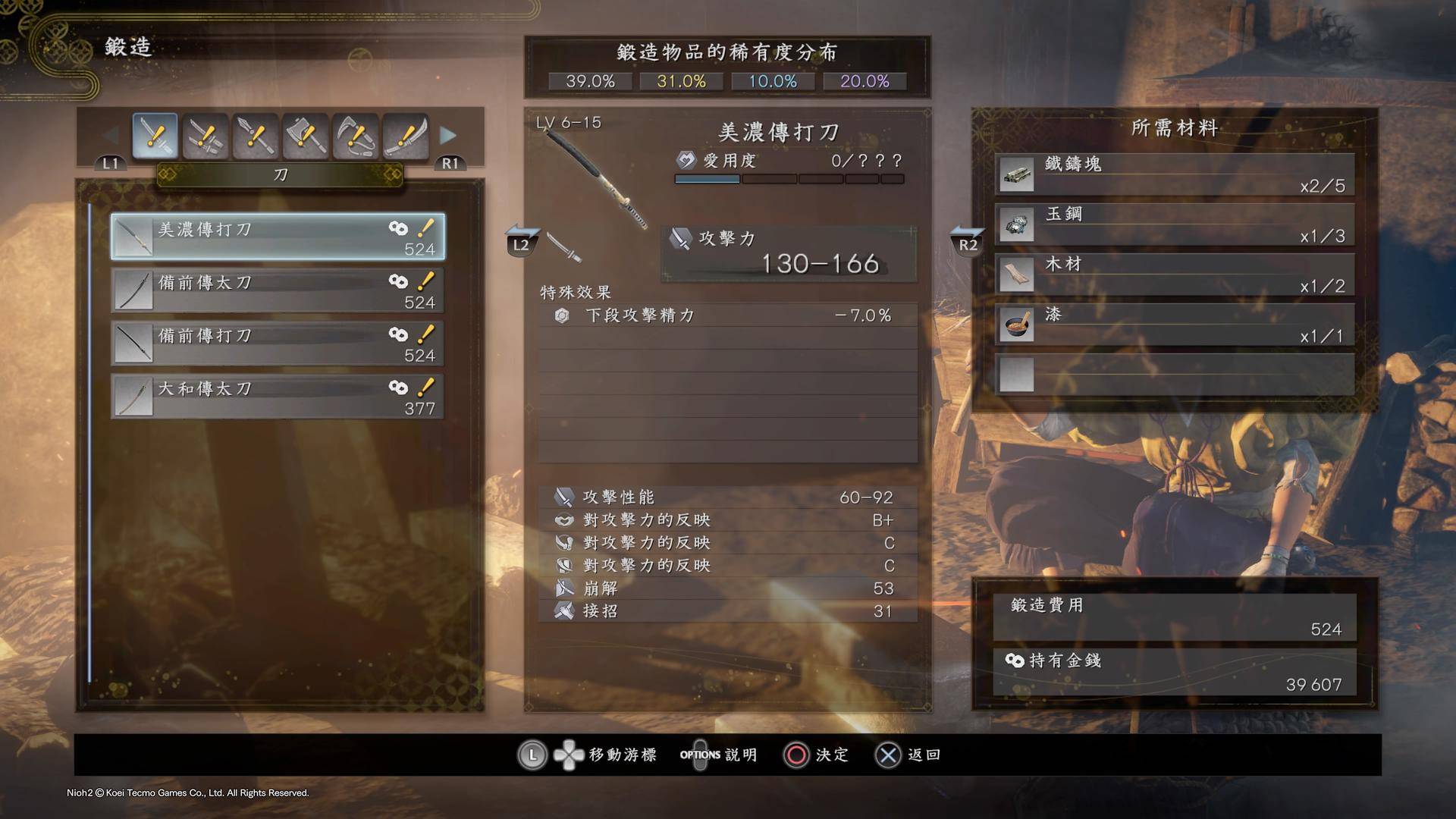Select the 刀 (sword) weapon category icon
The image size is (1456, 819).
click(x=155, y=135)
